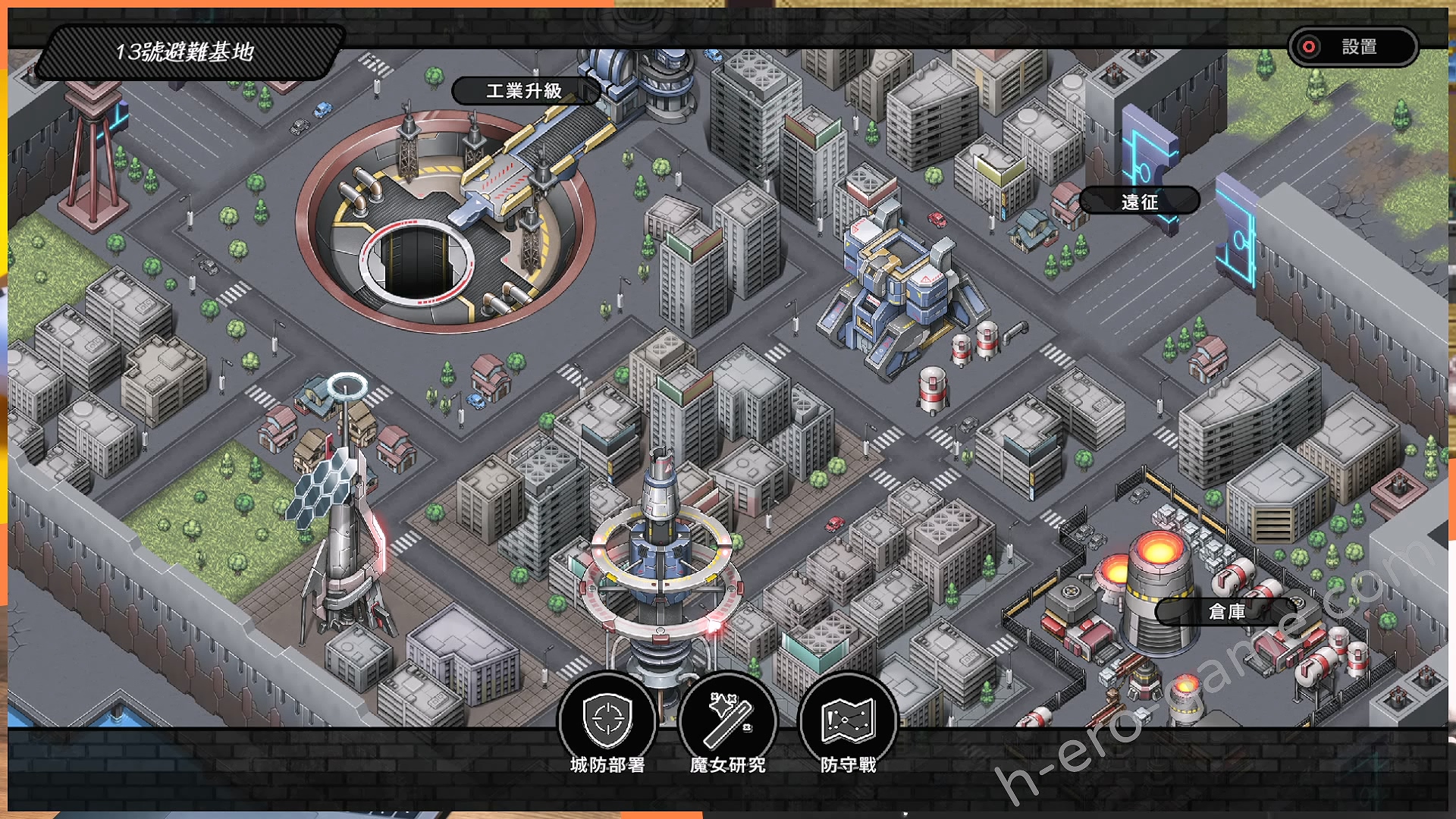Screen dimensions: 1456x819
Task: Open the 設置 settings button
Action: (1353, 47)
